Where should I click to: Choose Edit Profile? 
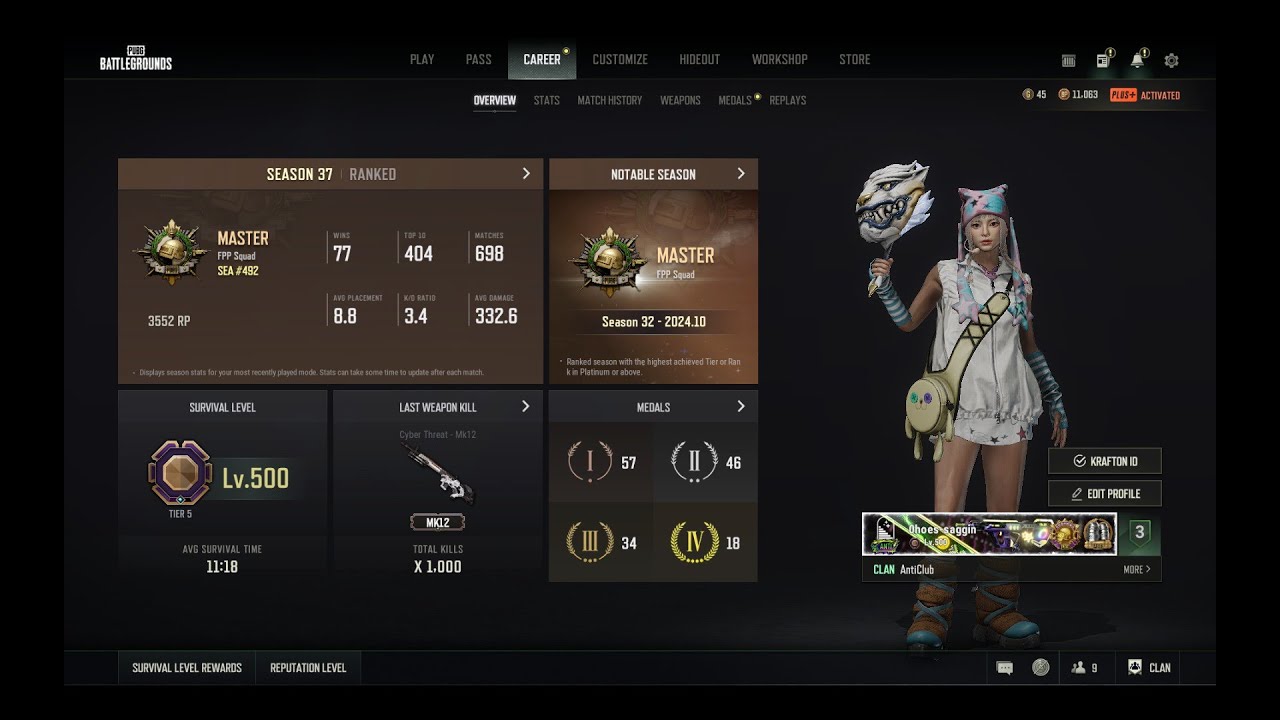pos(1104,494)
